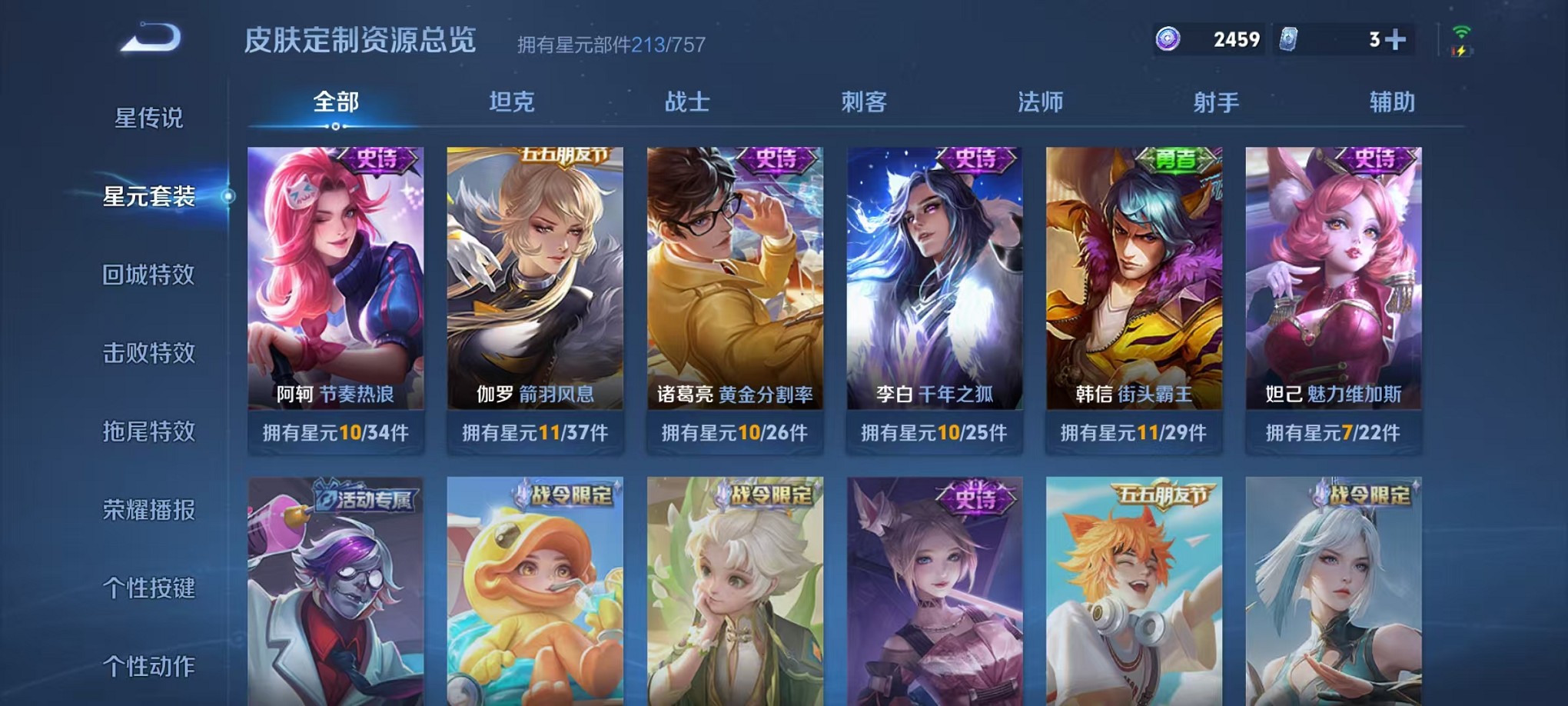Open the 回城特效 section in the sidebar

click(x=148, y=274)
